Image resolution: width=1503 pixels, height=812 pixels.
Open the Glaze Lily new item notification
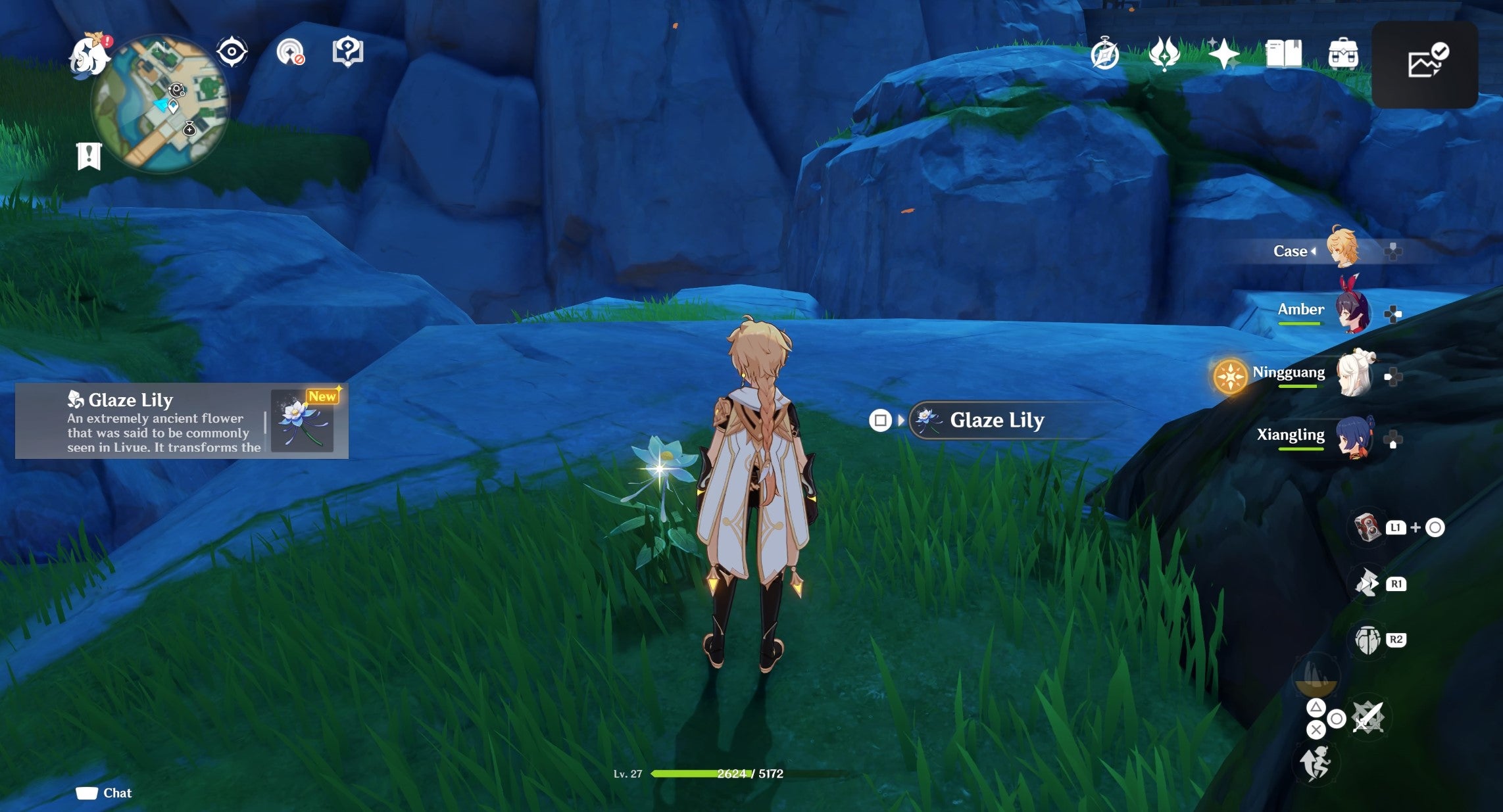coord(182,421)
